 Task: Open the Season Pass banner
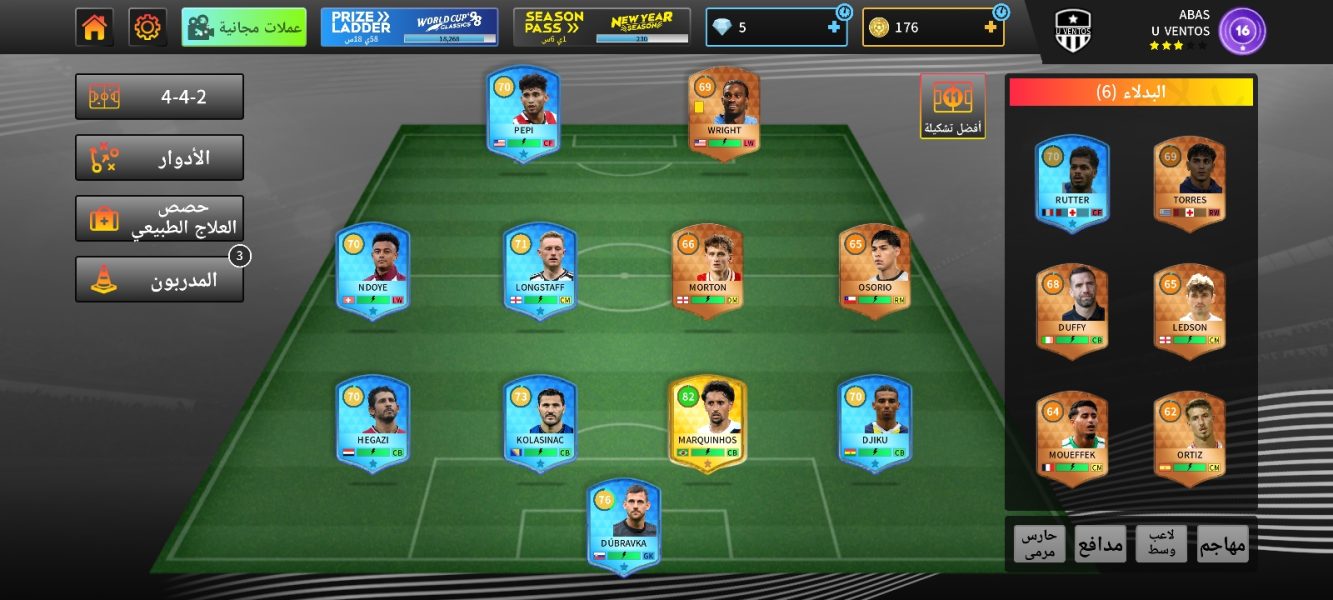tap(602, 27)
